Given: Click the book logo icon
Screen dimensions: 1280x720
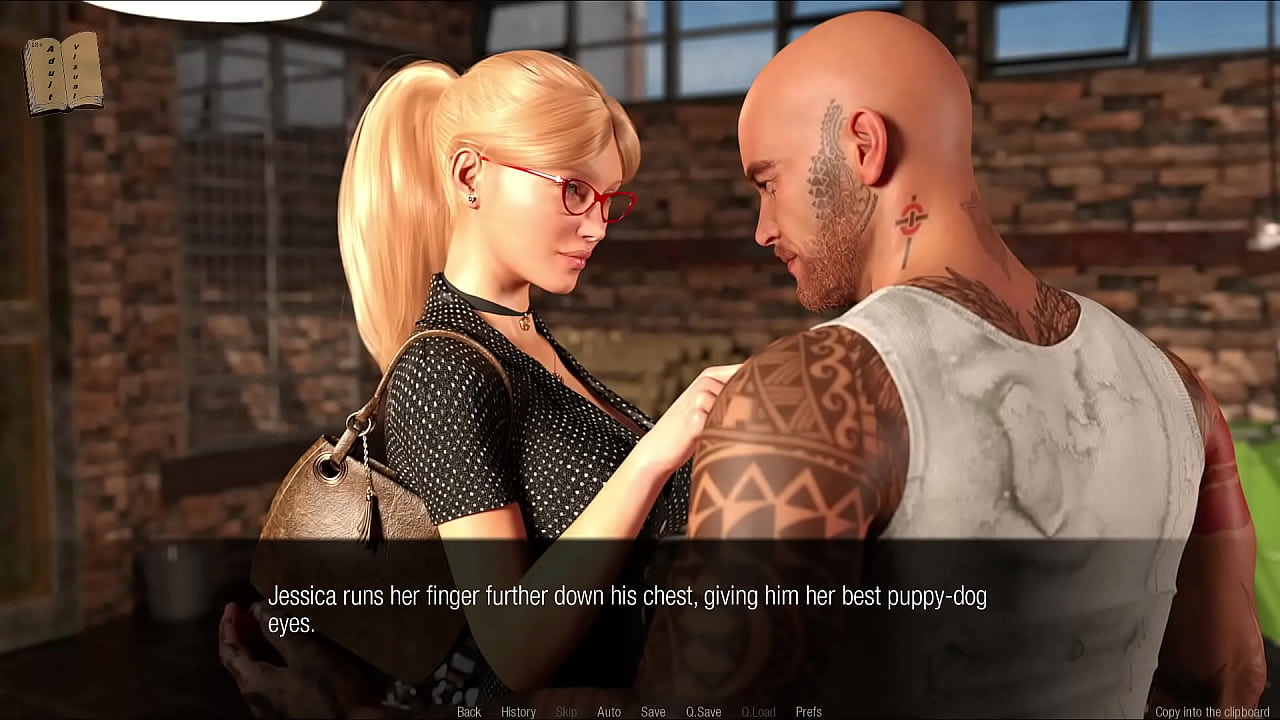Looking at the screenshot, I should pyautogui.click(x=63, y=72).
